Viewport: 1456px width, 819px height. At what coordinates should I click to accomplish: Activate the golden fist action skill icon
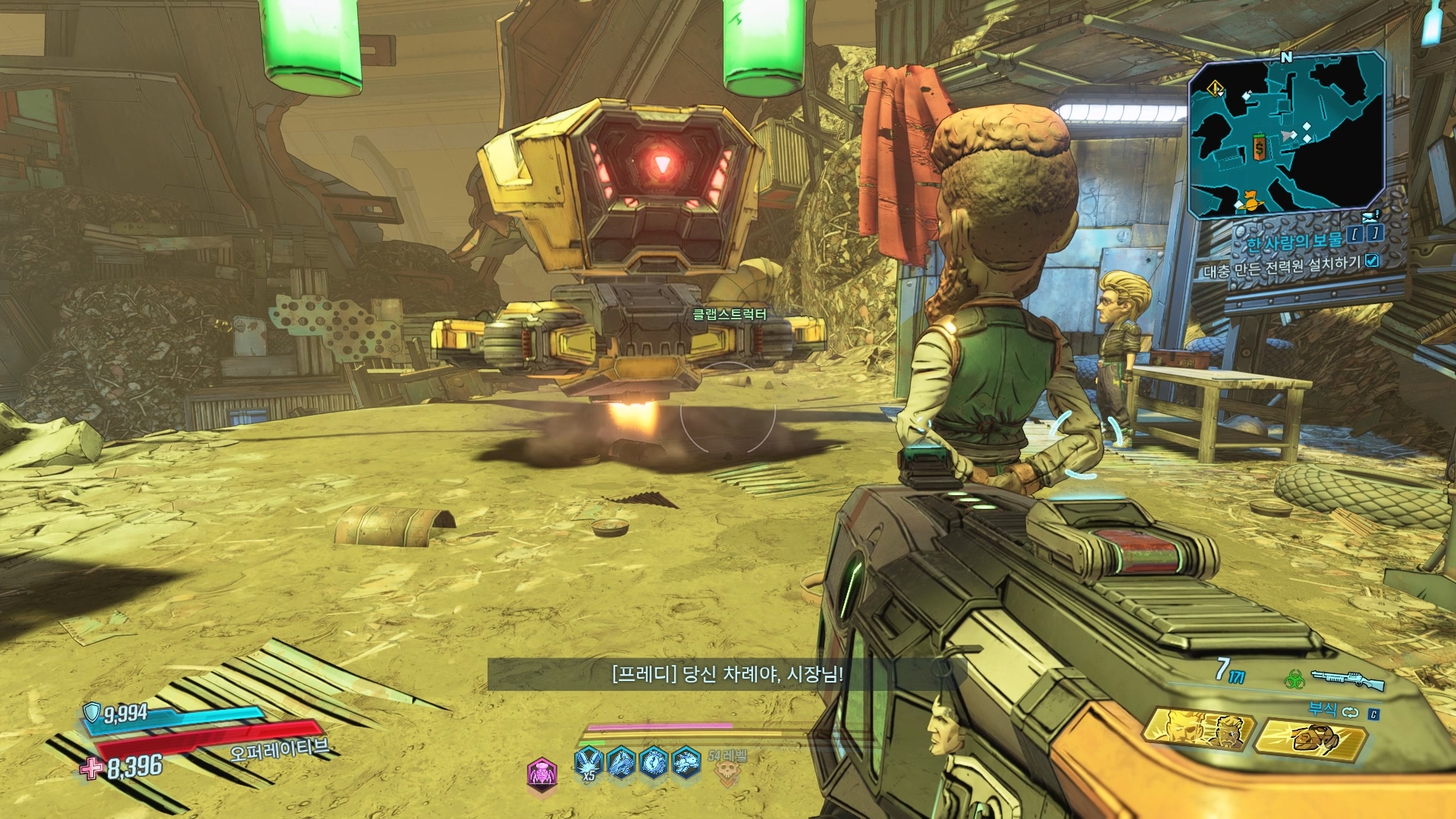(x=1310, y=738)
